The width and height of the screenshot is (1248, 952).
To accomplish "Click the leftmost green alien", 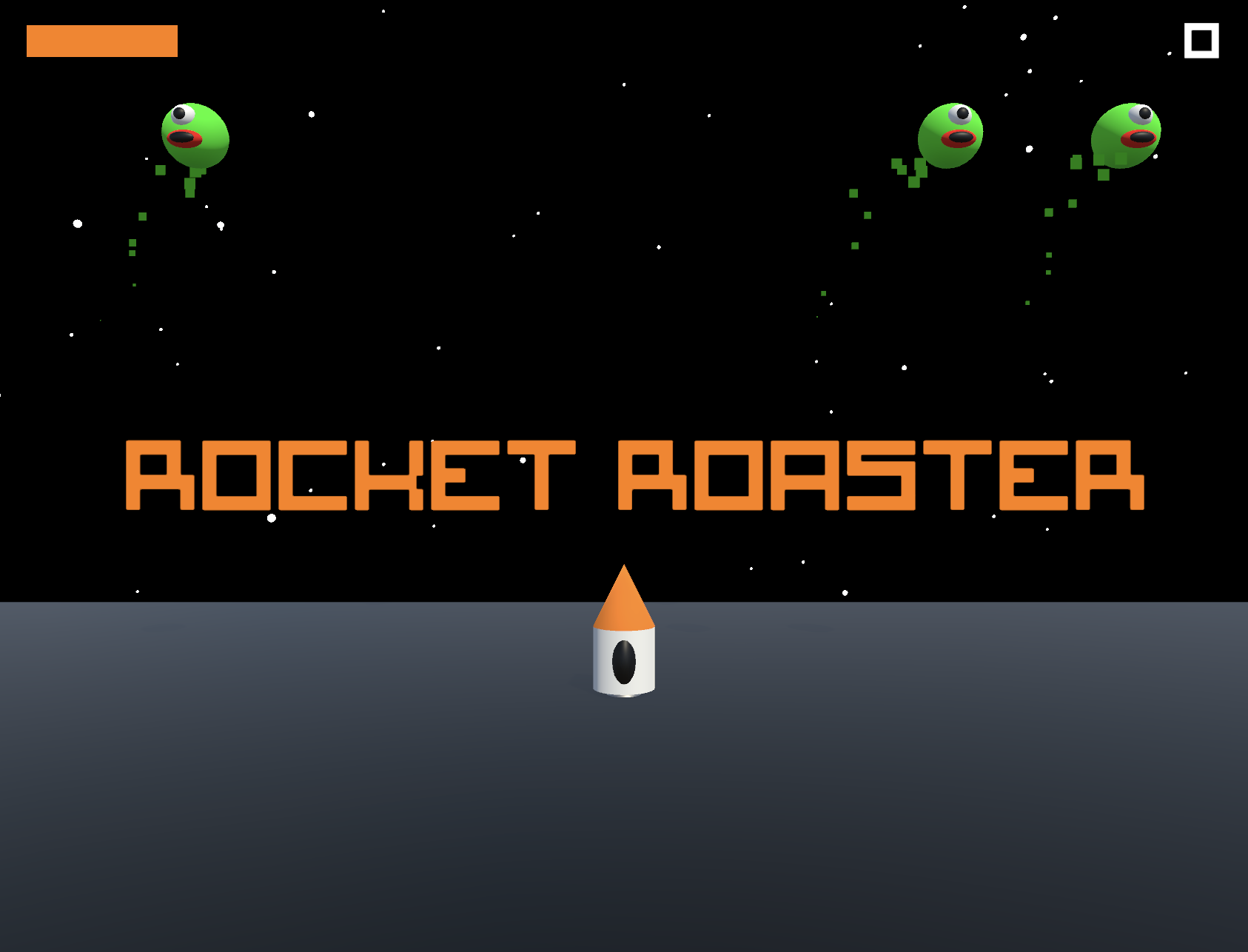I will point(194,132).
